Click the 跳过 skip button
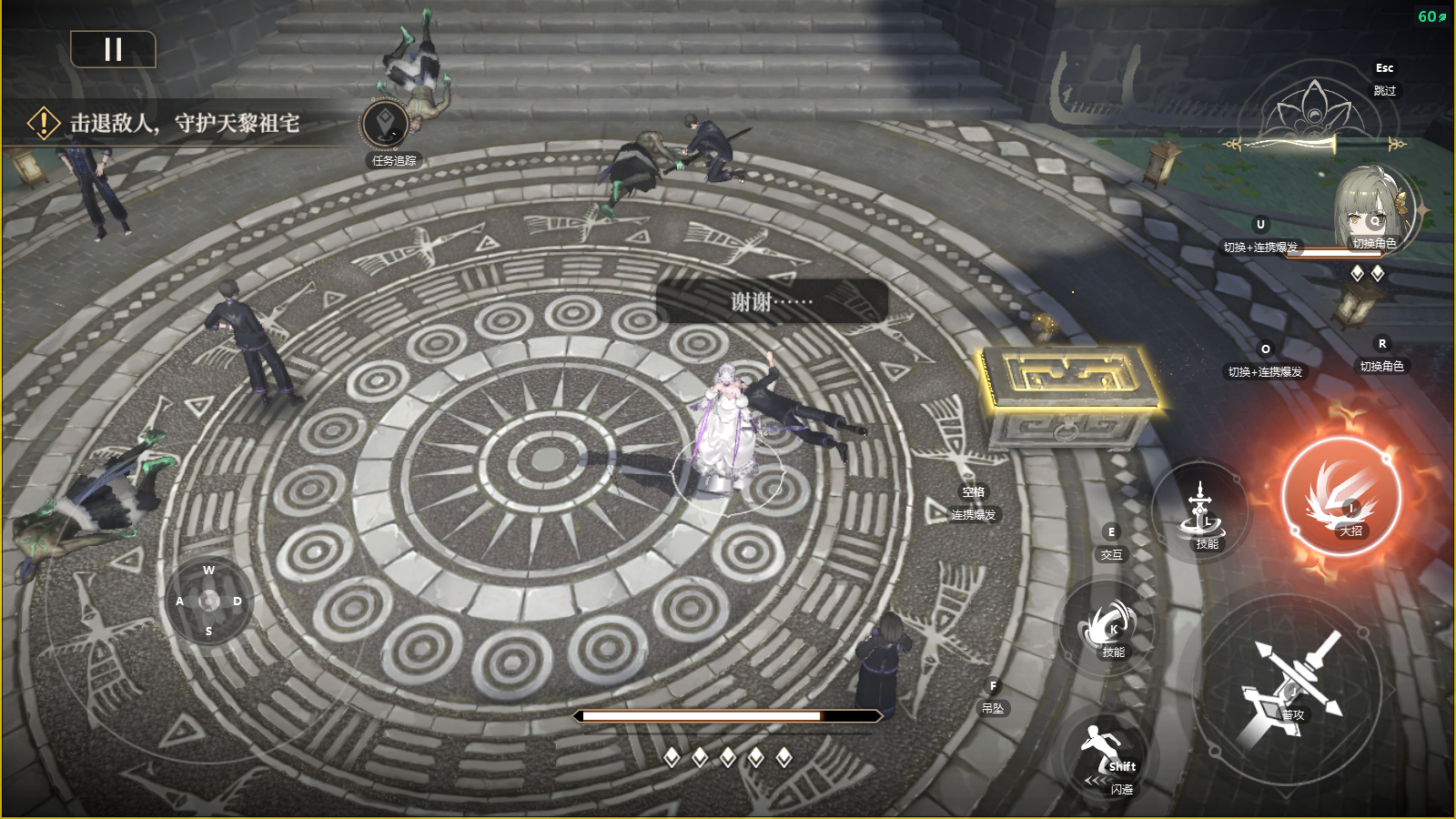Viewport: 1456px width, 819px height. coord(1384,90)
